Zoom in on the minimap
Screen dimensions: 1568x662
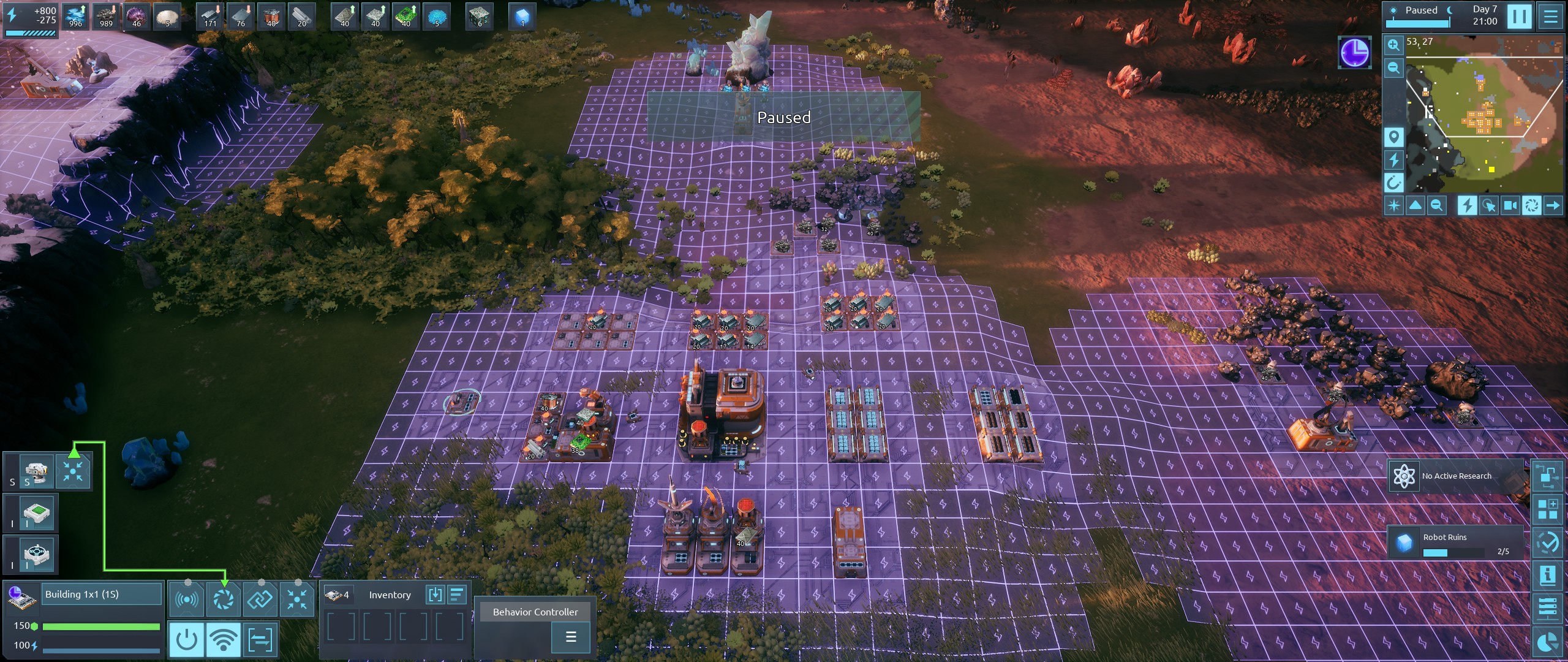tap(1393, 45)
